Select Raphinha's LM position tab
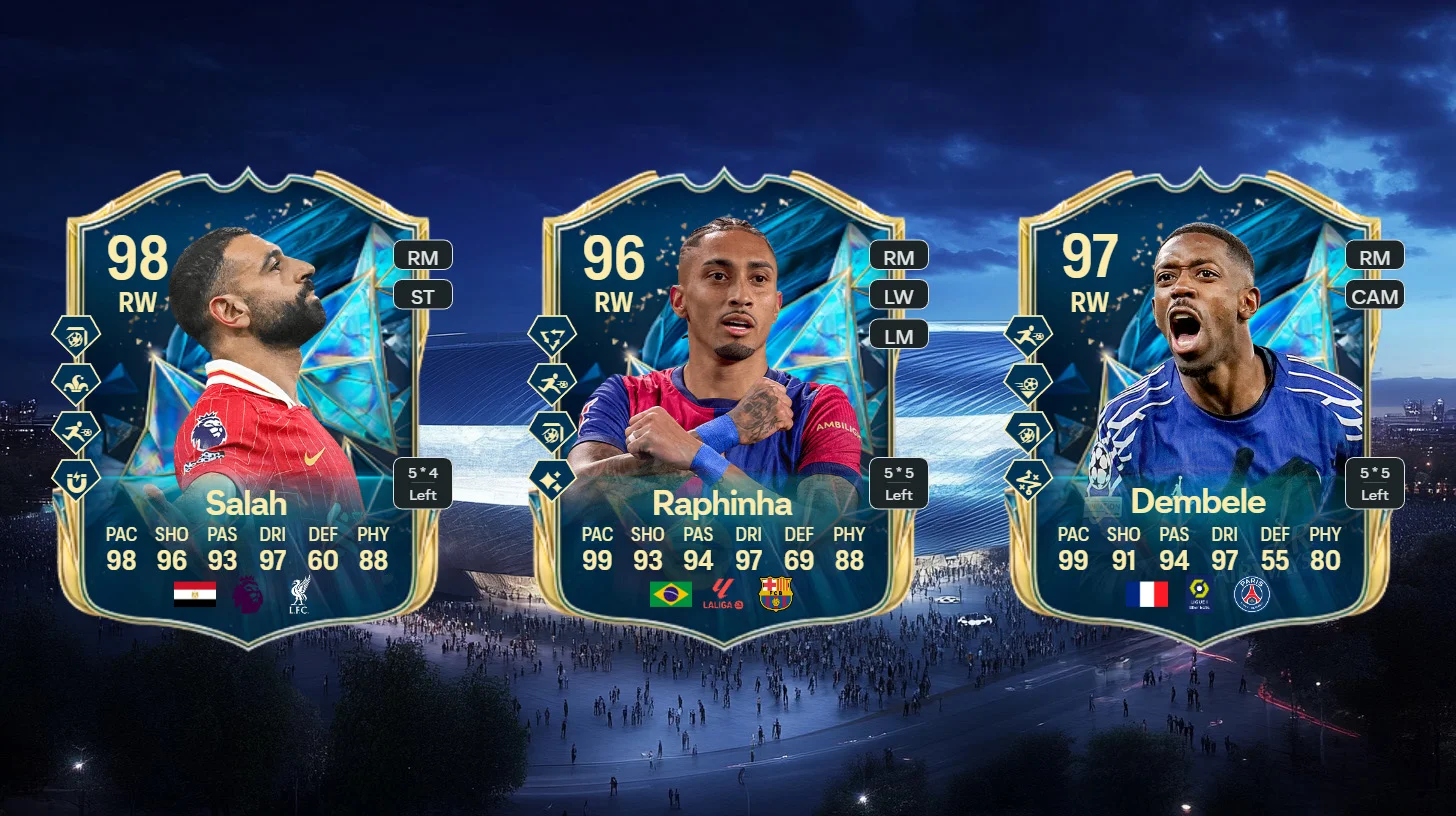Viewport: 1456px width, 816px height. click(x=898, y=335)
